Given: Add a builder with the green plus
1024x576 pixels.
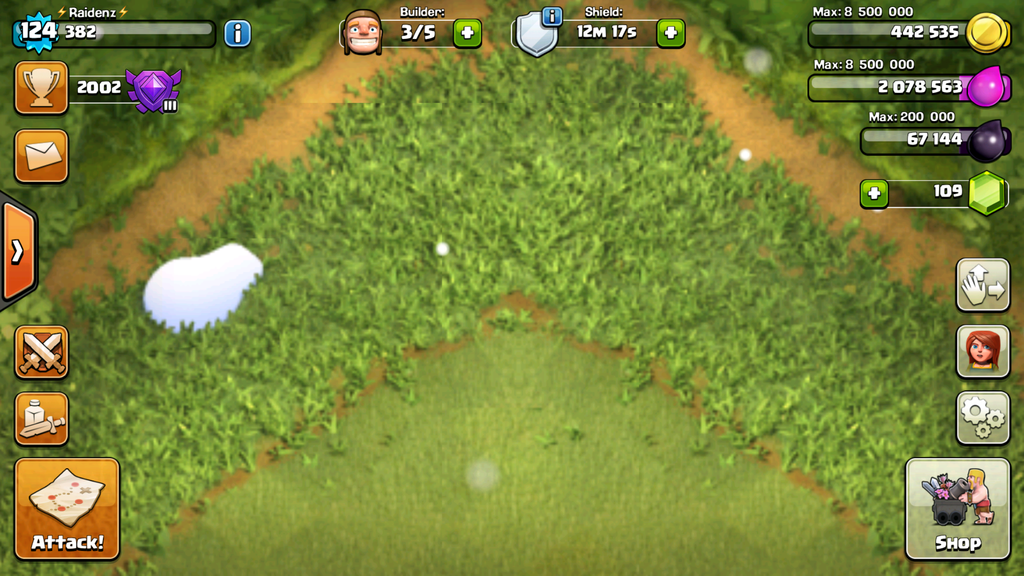Looking at the screenshot, I should [467, 33].
